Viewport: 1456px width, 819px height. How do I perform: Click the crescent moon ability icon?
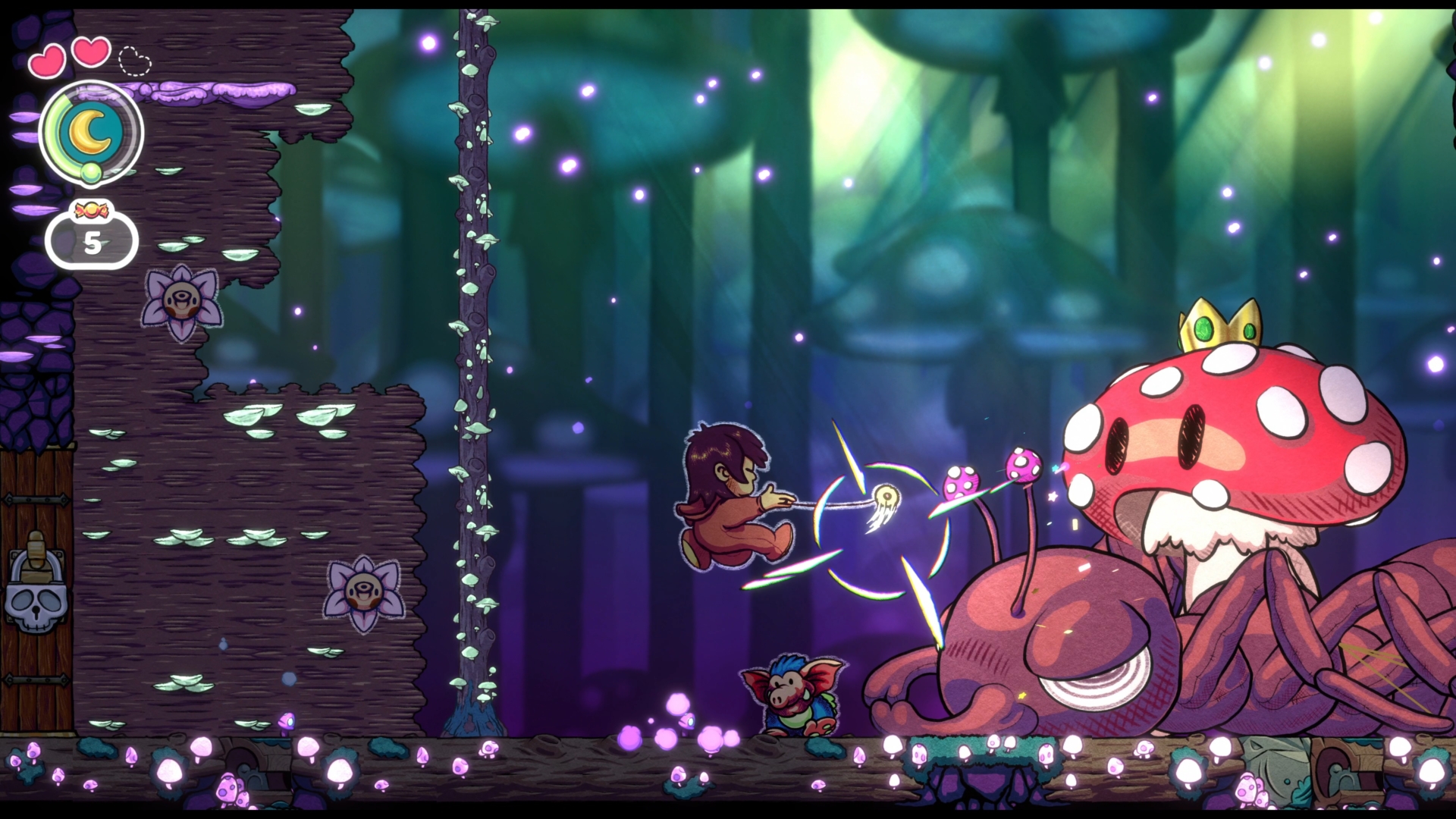coord(91,130)
